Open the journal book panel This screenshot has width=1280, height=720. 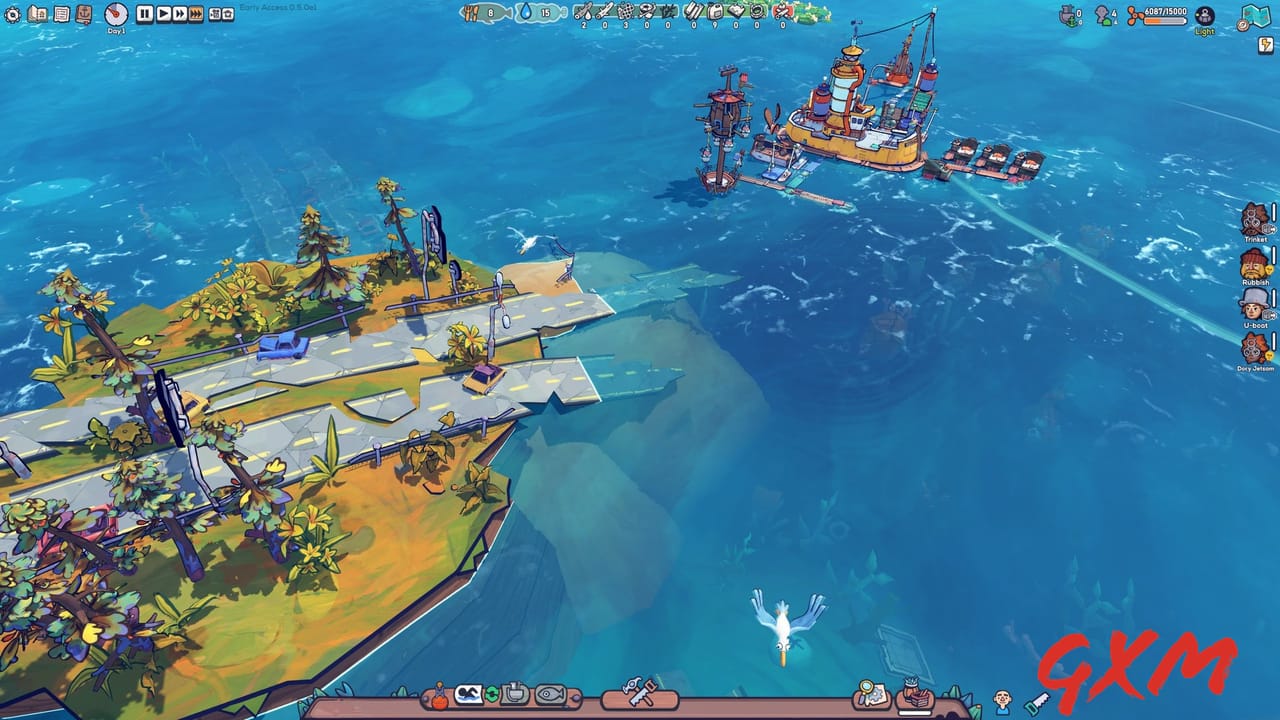point(38,14)
